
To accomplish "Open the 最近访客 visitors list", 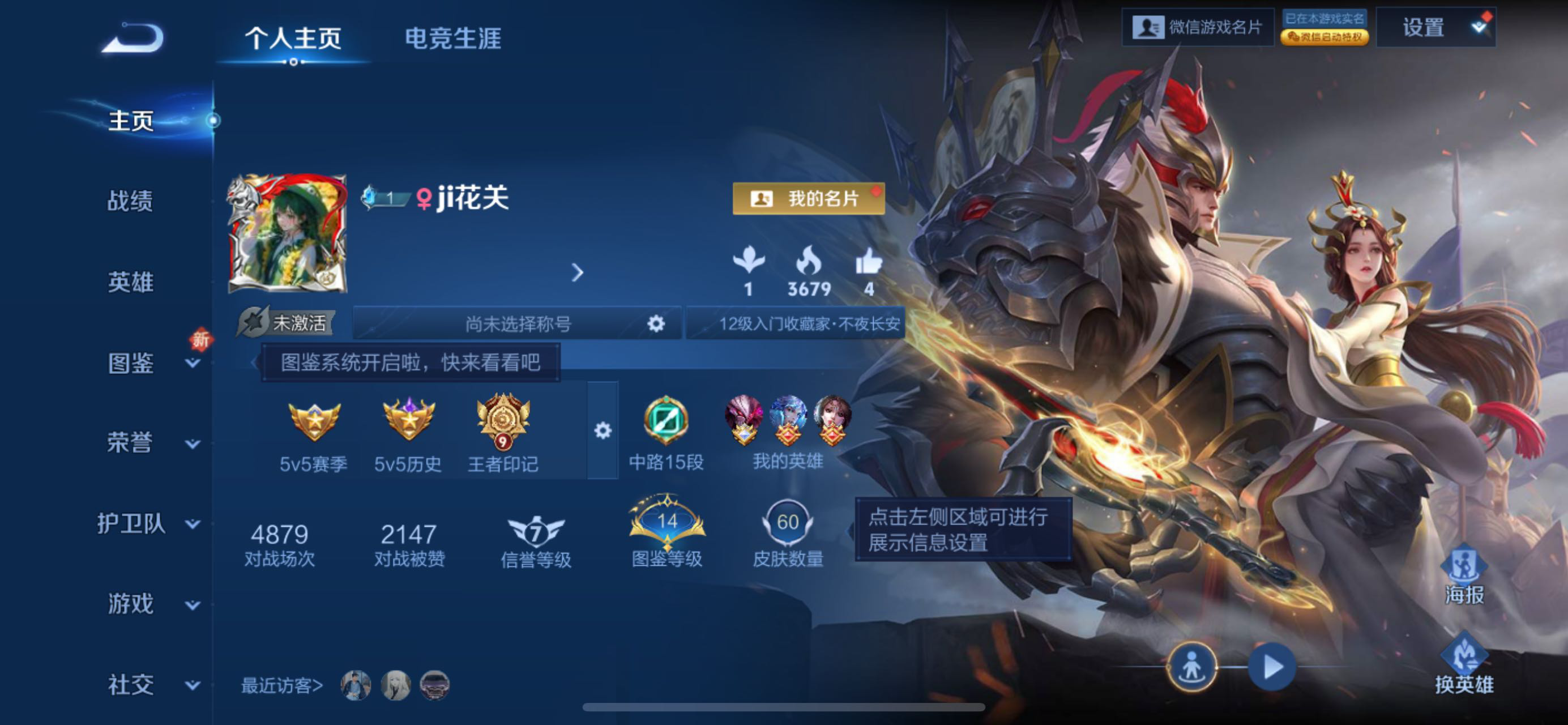I will click(x=282, y=685).
